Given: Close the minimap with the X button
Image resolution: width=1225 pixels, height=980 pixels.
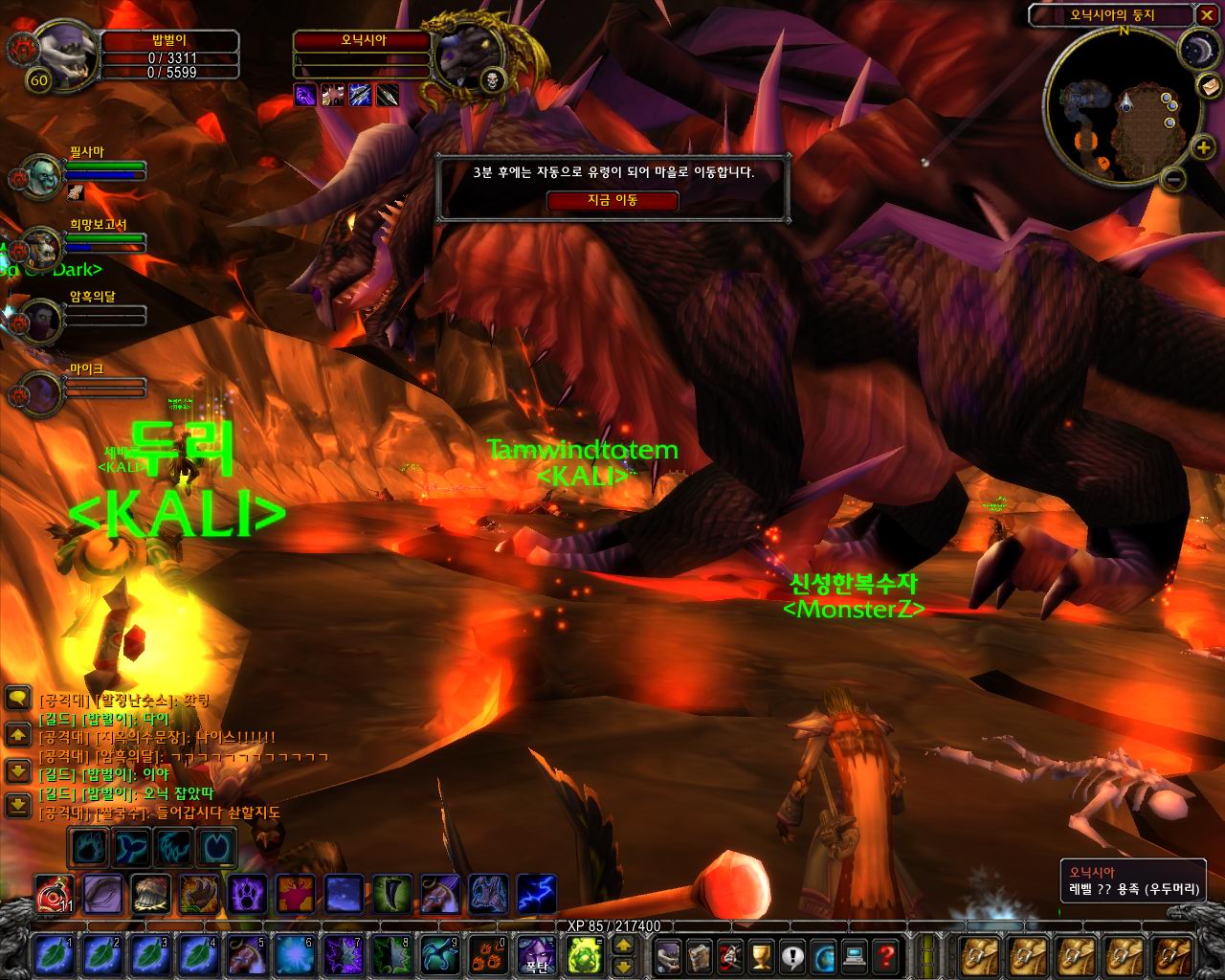Looking at the screenshot, I should pyautogui.click(x=1206, y=15).
